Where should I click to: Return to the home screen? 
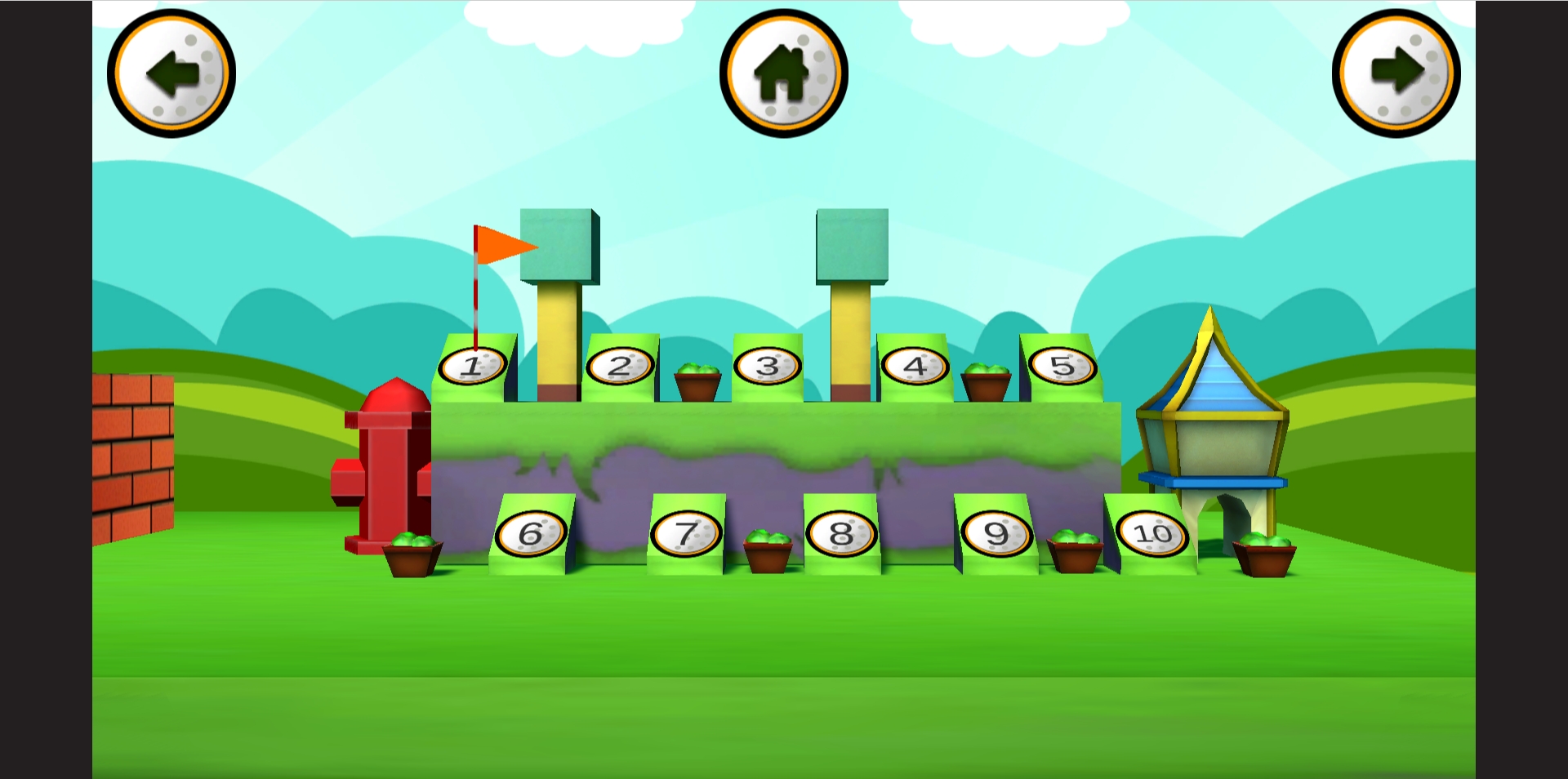coord(783,73)
